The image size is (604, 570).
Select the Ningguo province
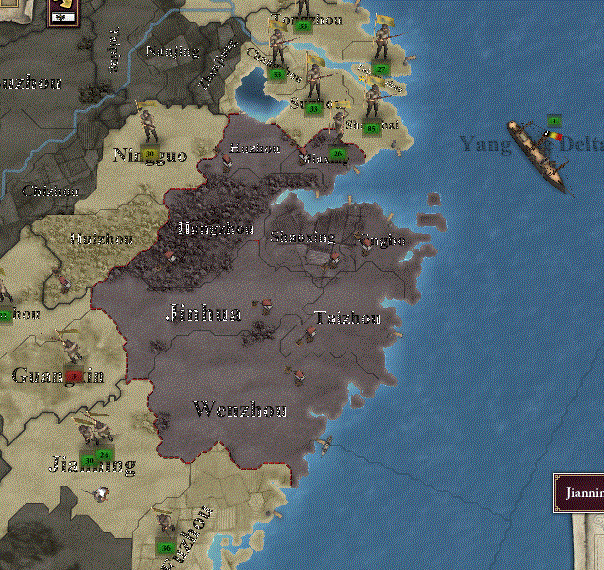150,154
